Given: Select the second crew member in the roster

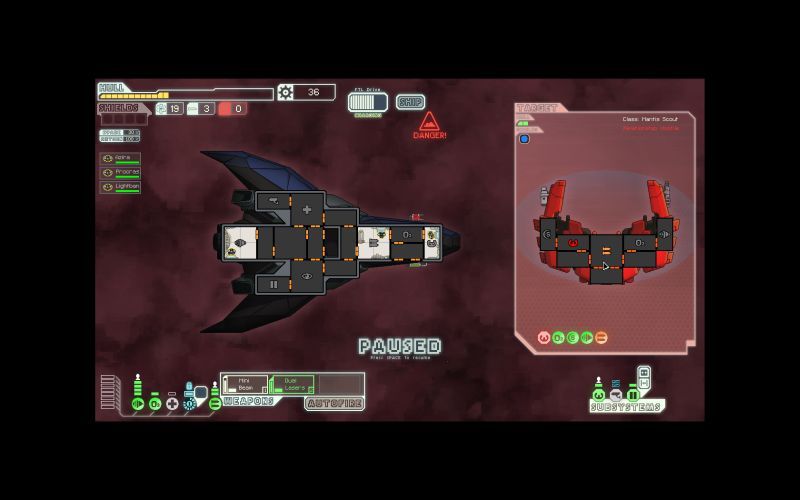Looking at the screenshot, I should [x=121, y=172].
